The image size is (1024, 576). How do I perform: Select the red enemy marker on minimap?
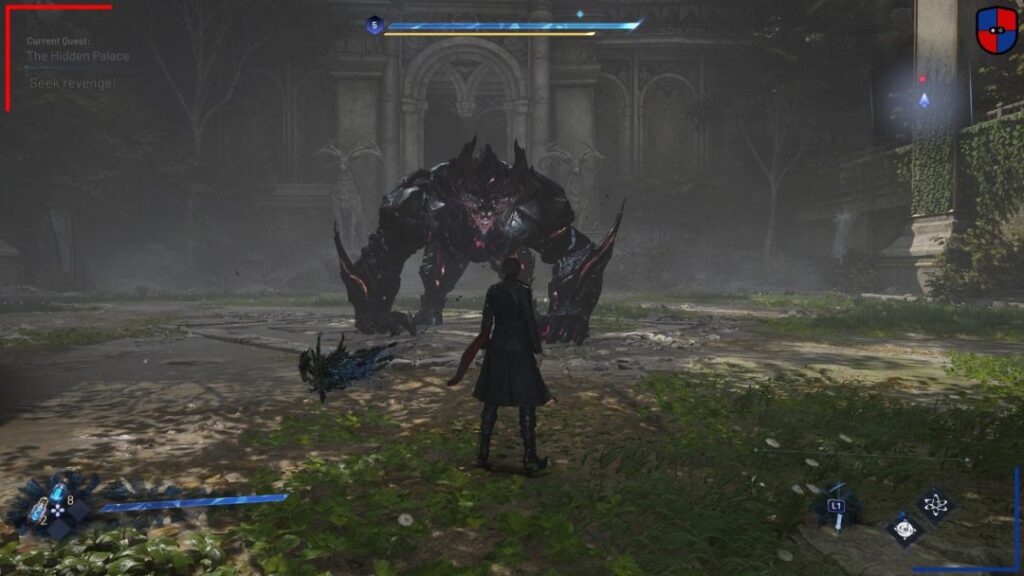pos(923,78)
